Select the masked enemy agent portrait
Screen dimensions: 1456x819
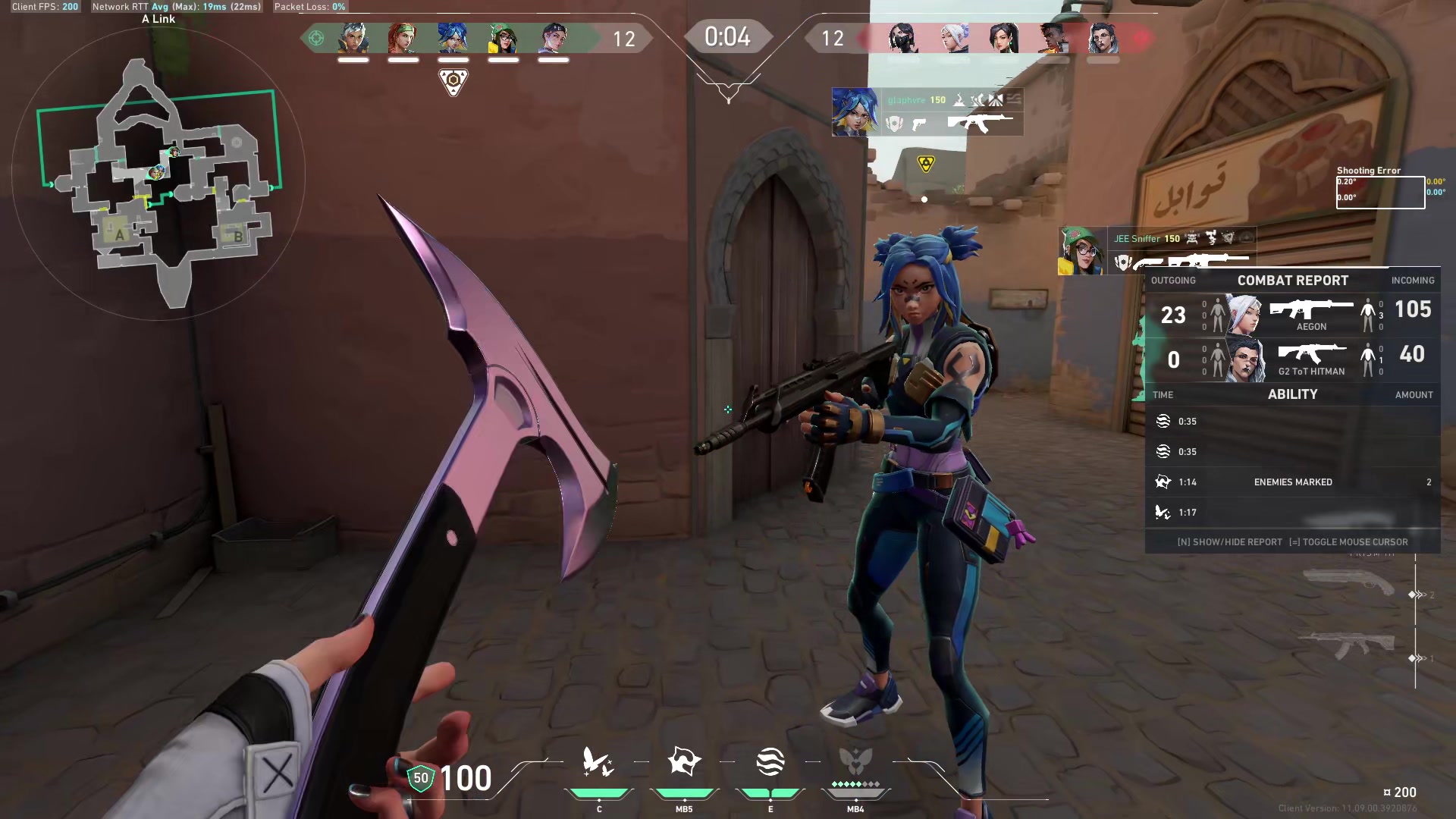click(903, 38)
